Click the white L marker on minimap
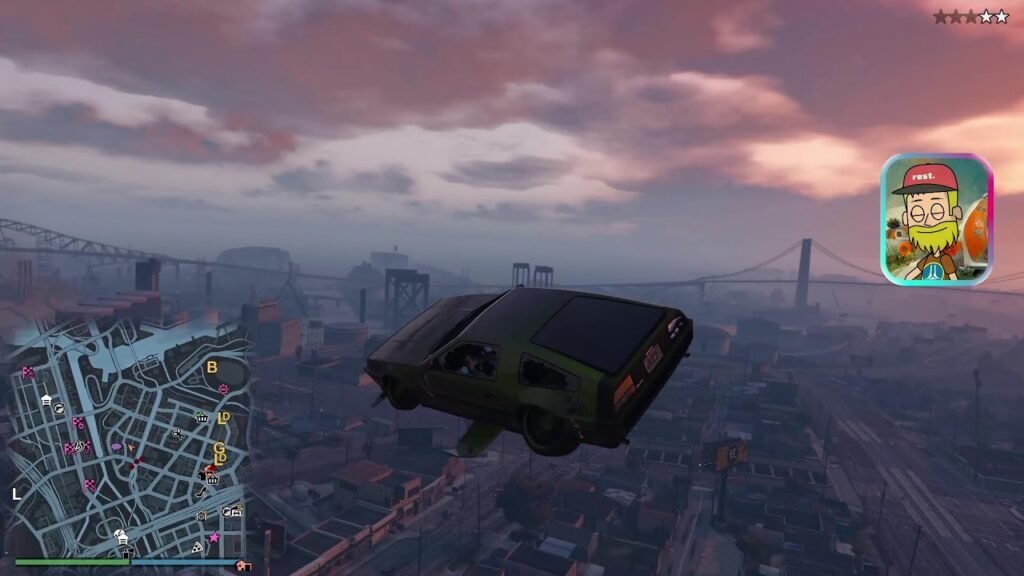The height and width of the screenshot is (576, 1024). (x=16, y=493)
